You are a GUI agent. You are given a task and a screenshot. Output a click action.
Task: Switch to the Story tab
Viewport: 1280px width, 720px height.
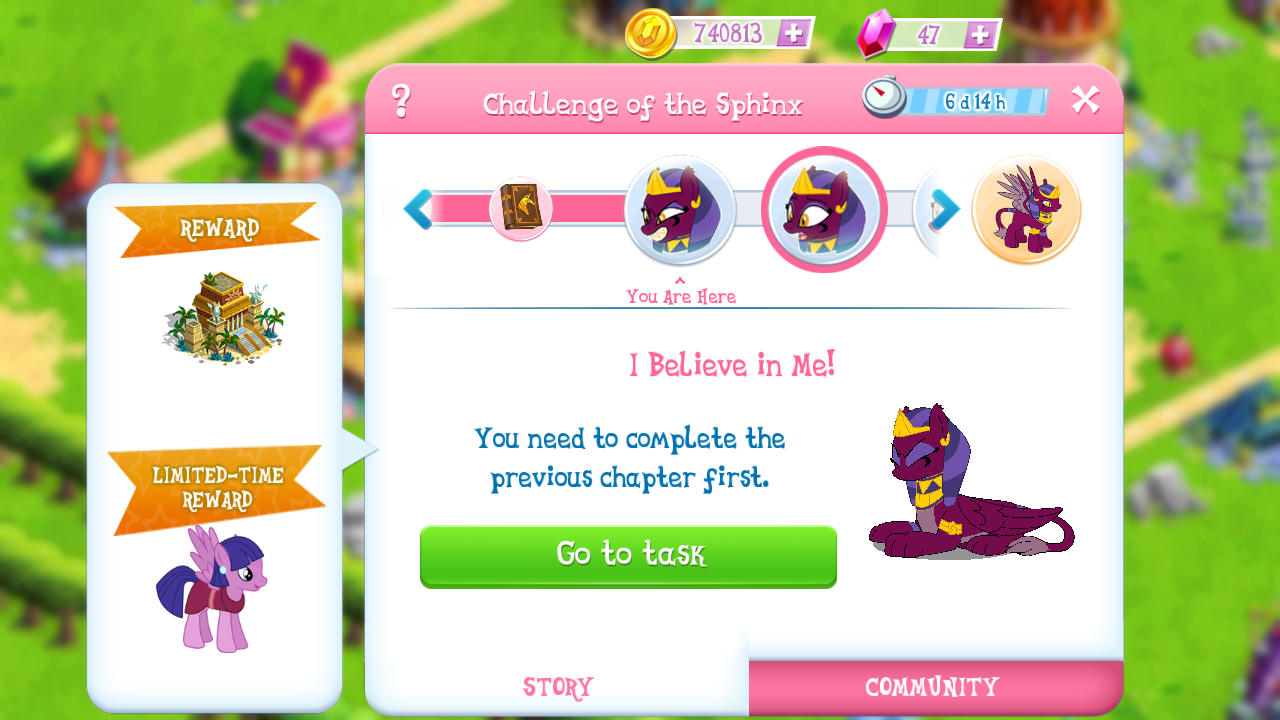[x=556, y=687]
